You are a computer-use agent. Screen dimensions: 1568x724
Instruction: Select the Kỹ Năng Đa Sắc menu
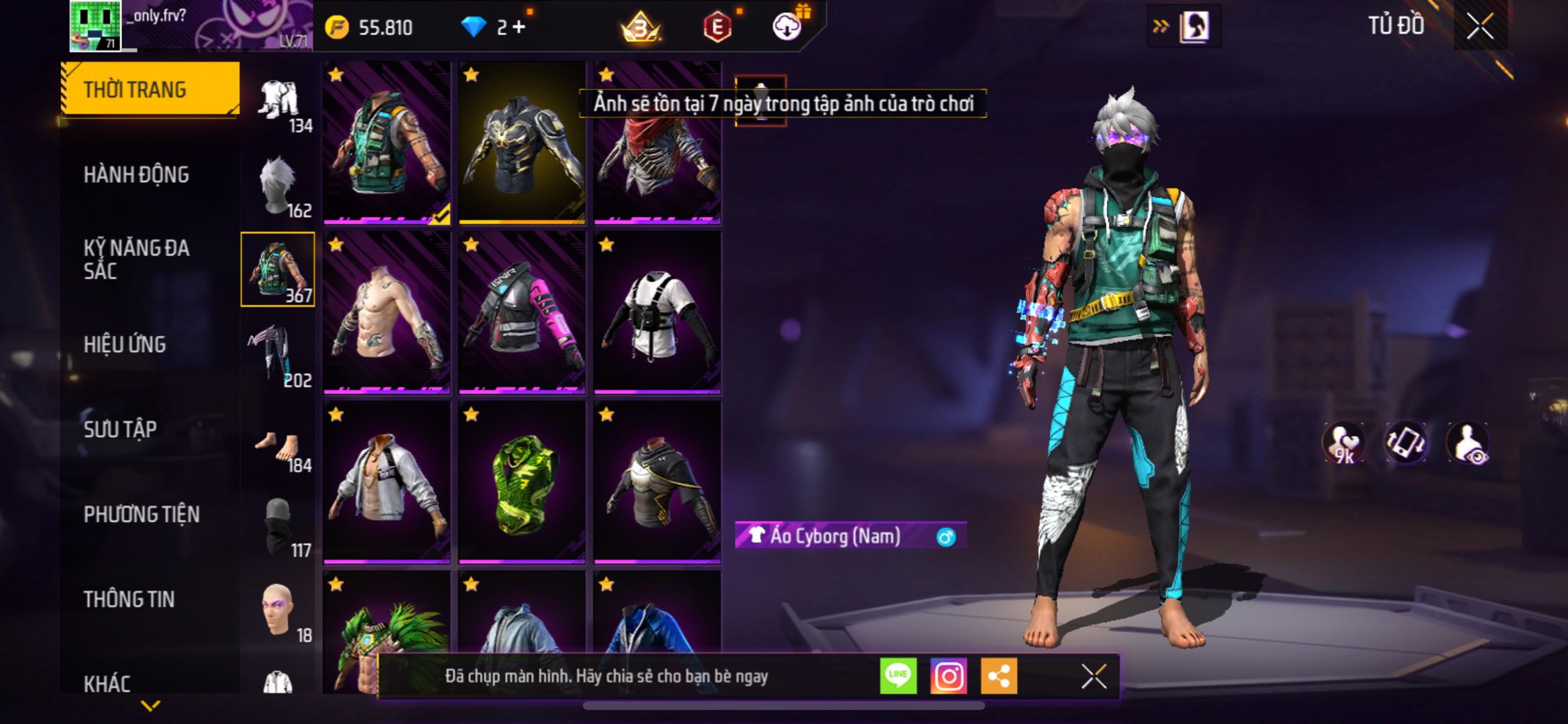tap(136, 259)
